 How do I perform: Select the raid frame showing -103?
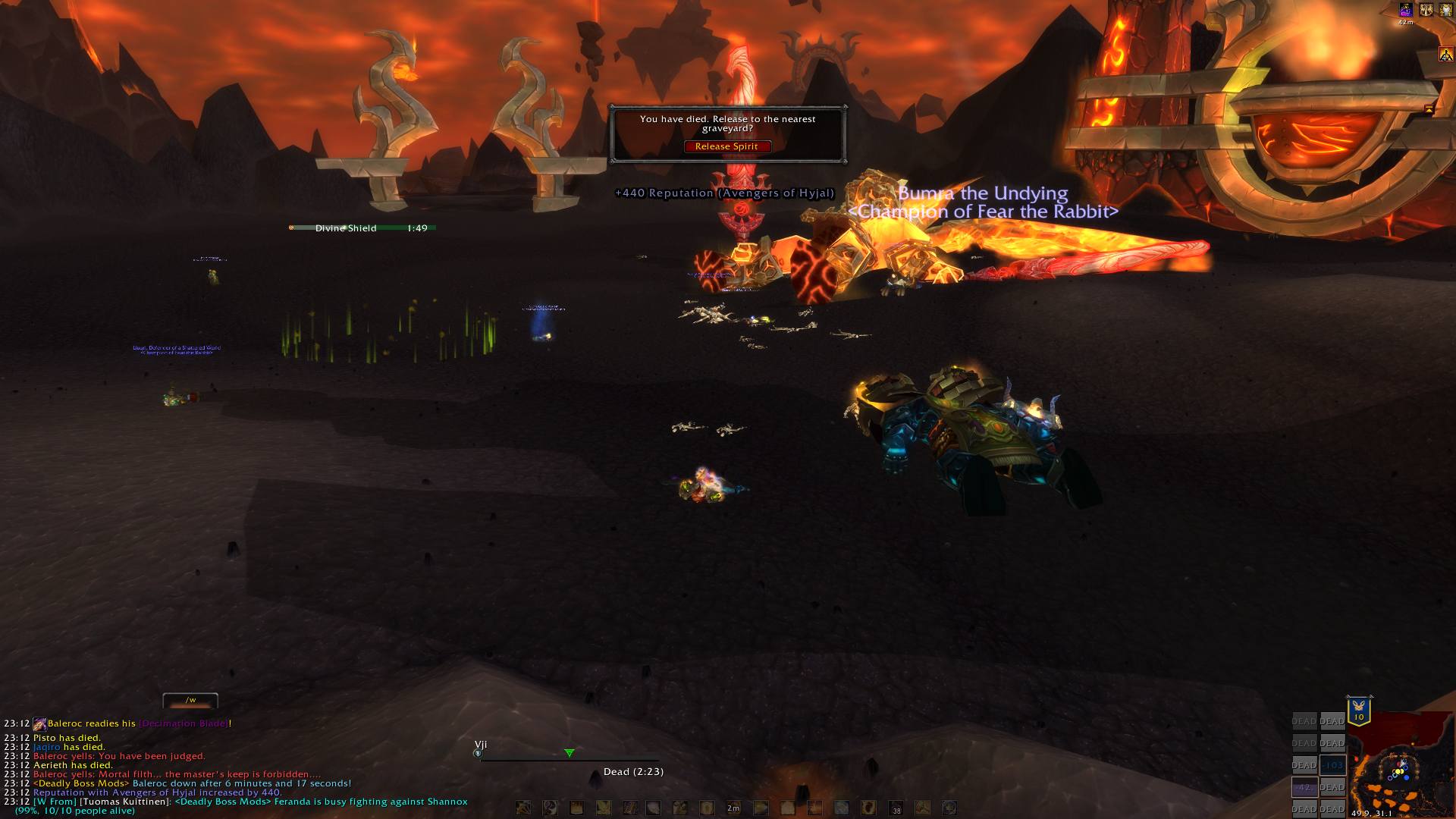(x=1332, y=765)
